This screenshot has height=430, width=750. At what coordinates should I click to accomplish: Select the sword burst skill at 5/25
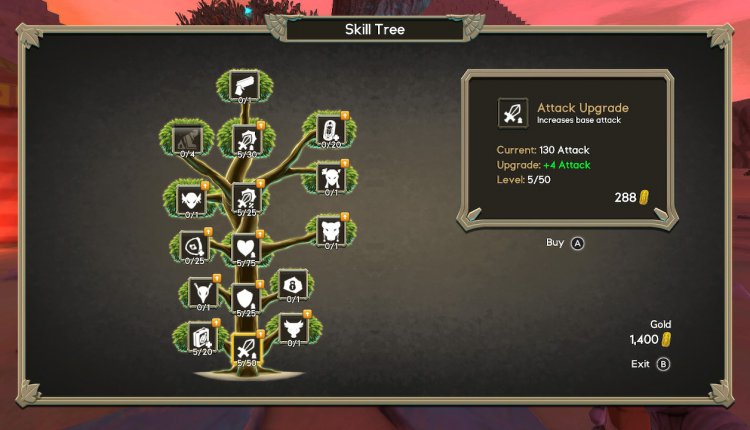point(246,197)
